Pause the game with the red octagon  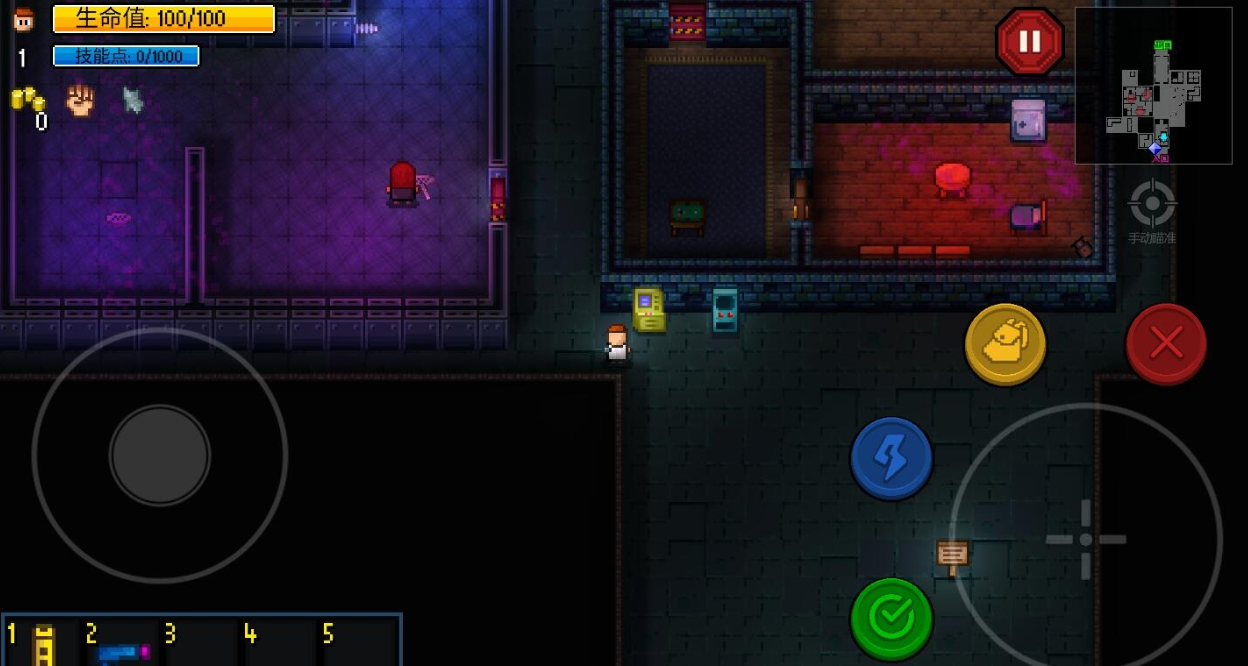(x=1029, y=41)
